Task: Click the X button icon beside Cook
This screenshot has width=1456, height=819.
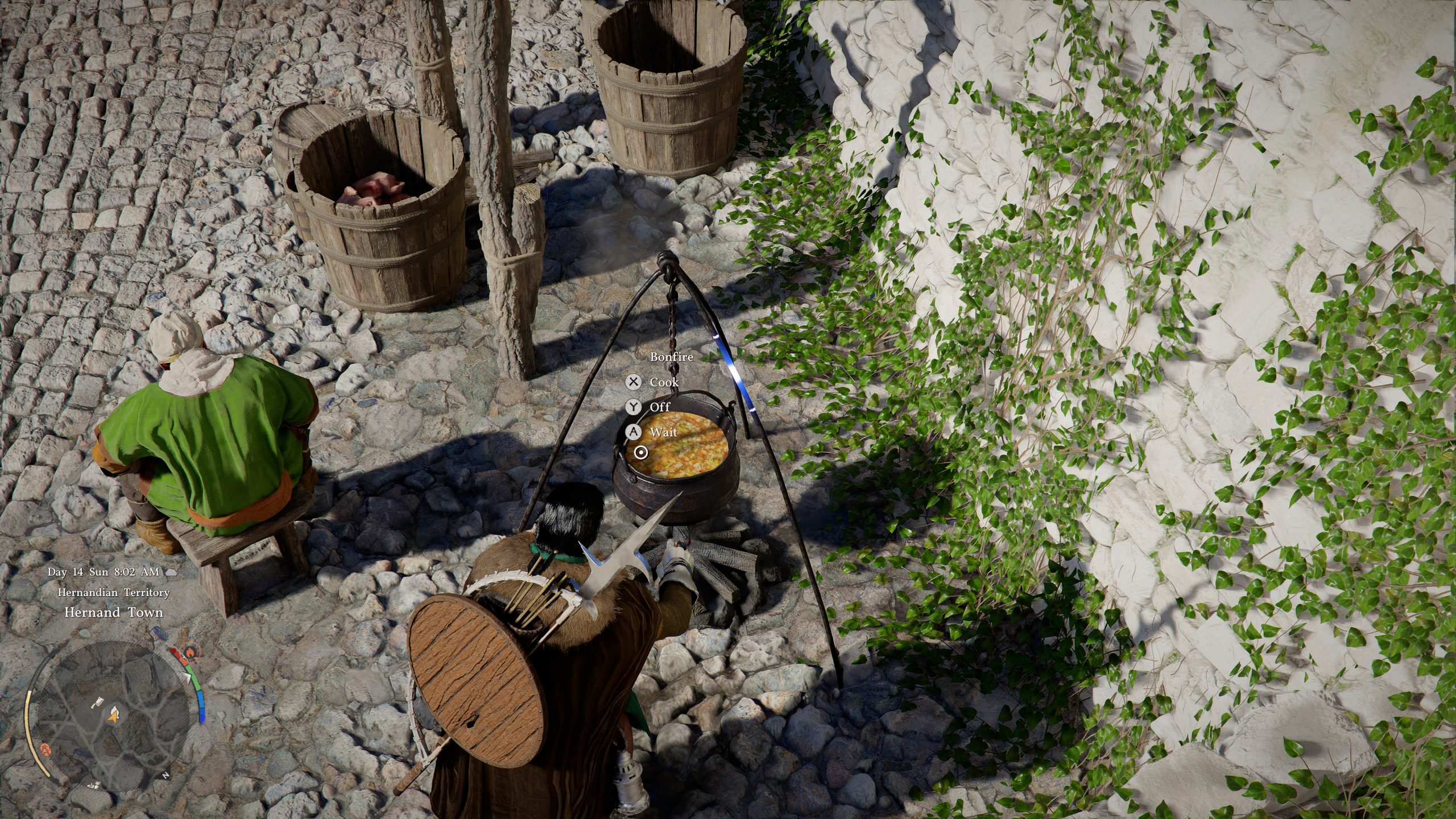Action: (x=634, y=382)
